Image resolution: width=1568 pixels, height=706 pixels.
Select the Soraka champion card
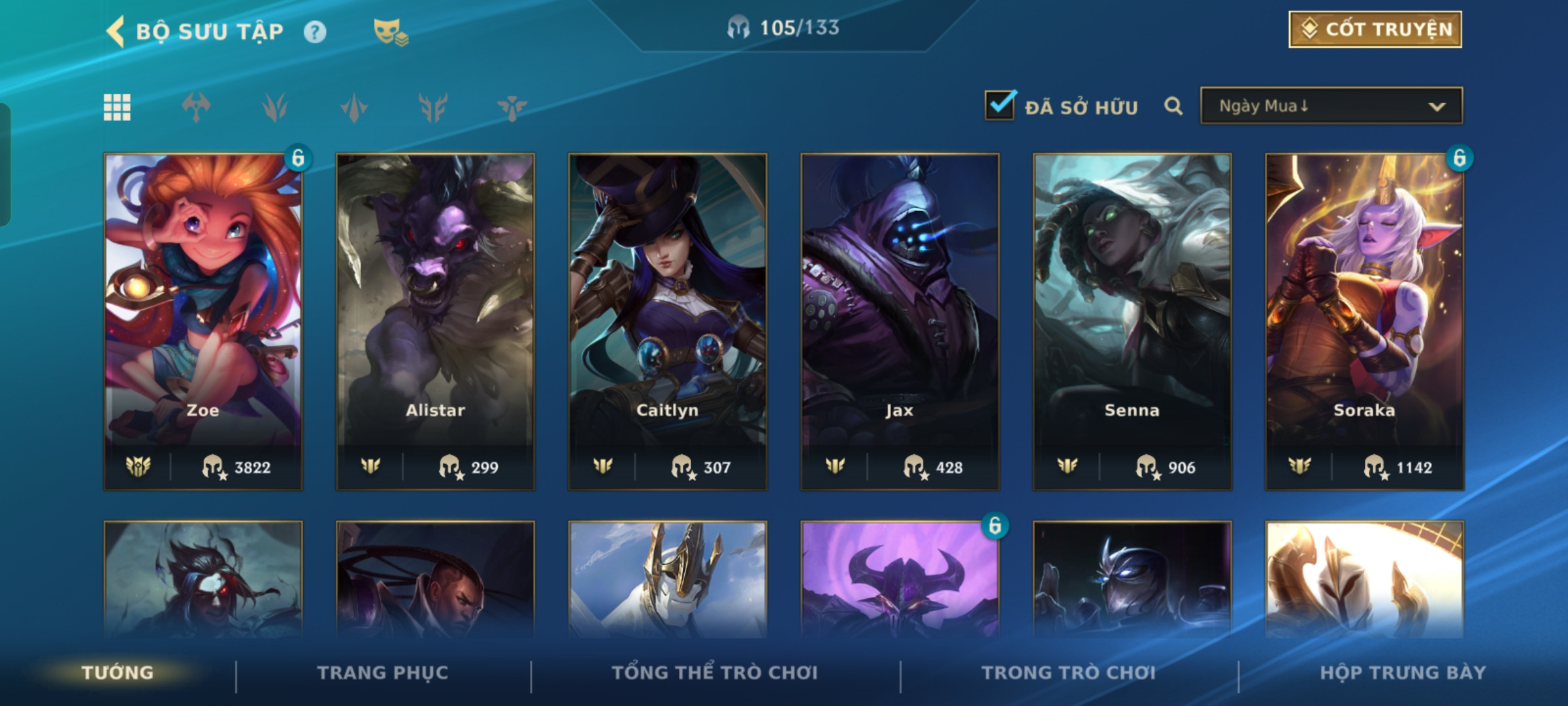[1364, 320]
